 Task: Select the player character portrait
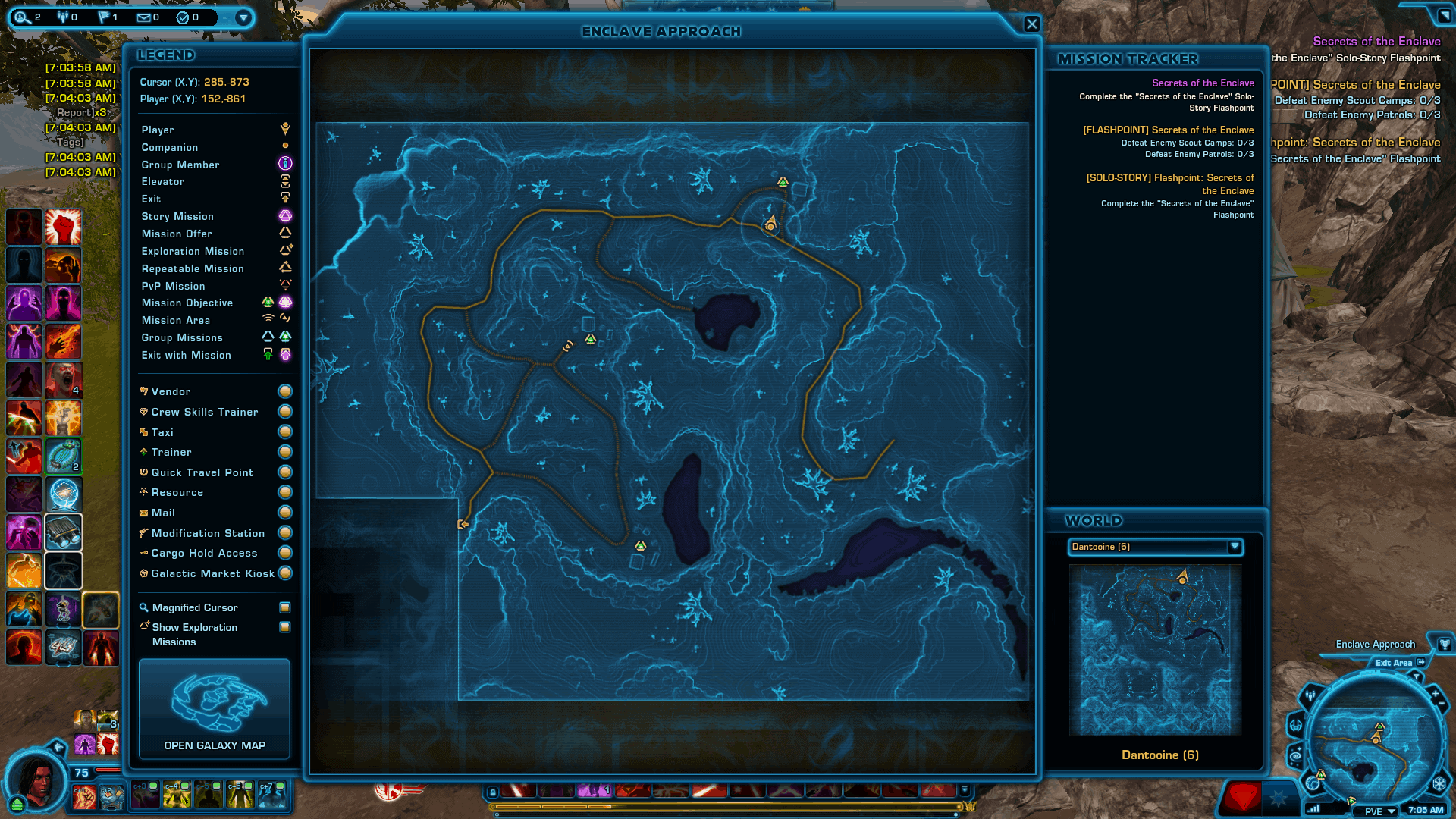[x=35, y=780]
